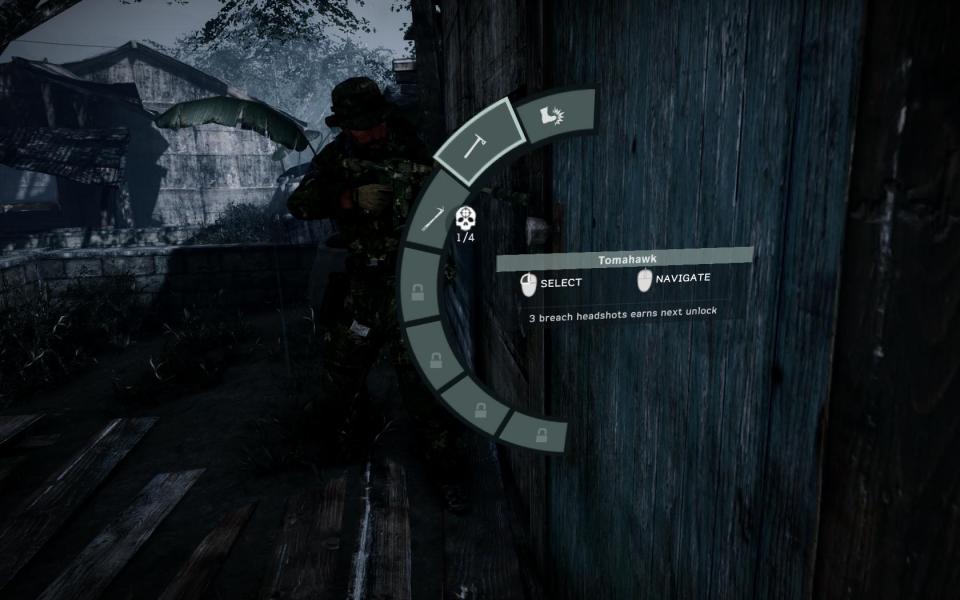Choose the boot kick breach option
960x600 pixels.
click(x=554, y=116)
